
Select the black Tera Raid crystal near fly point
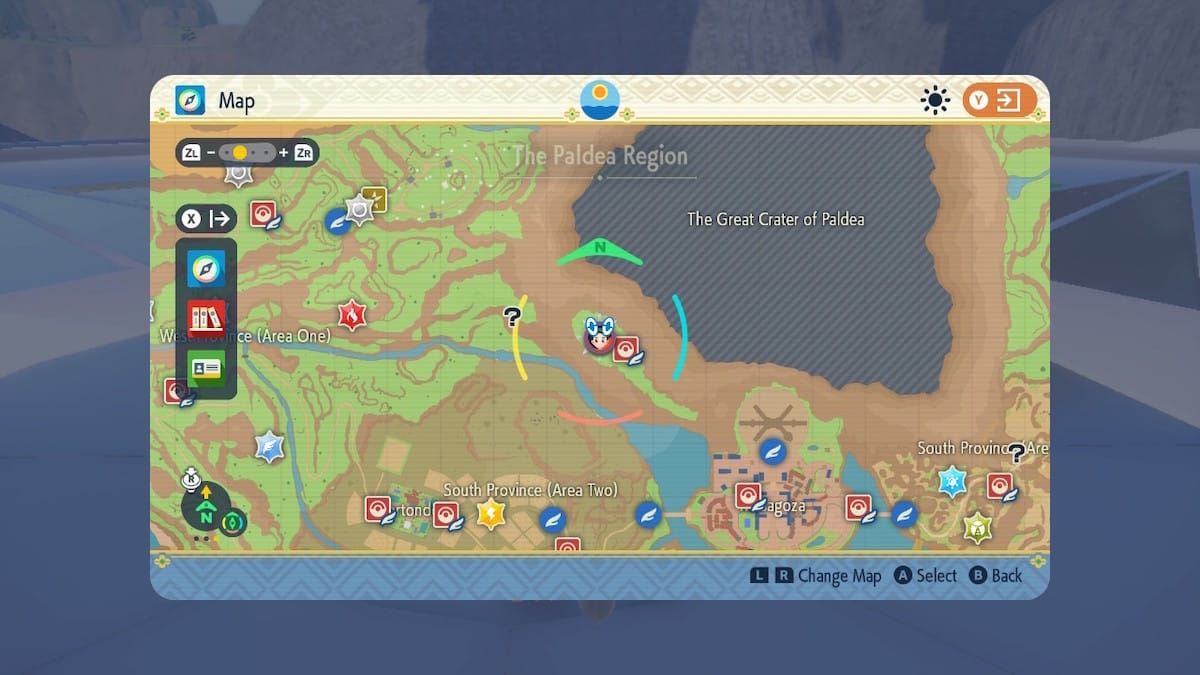pos(359,209)
